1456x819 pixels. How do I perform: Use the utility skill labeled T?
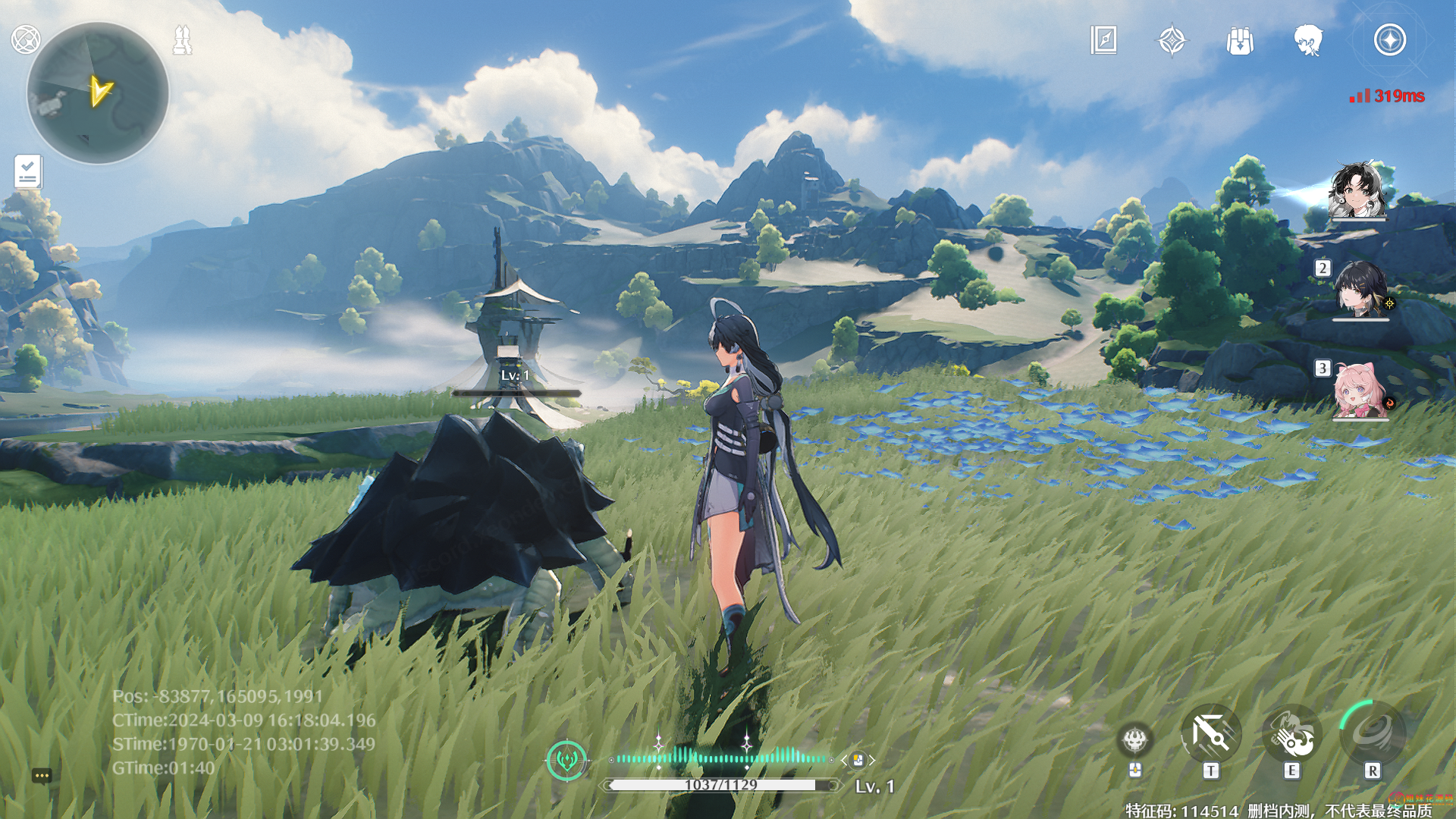pos(1210,735)
